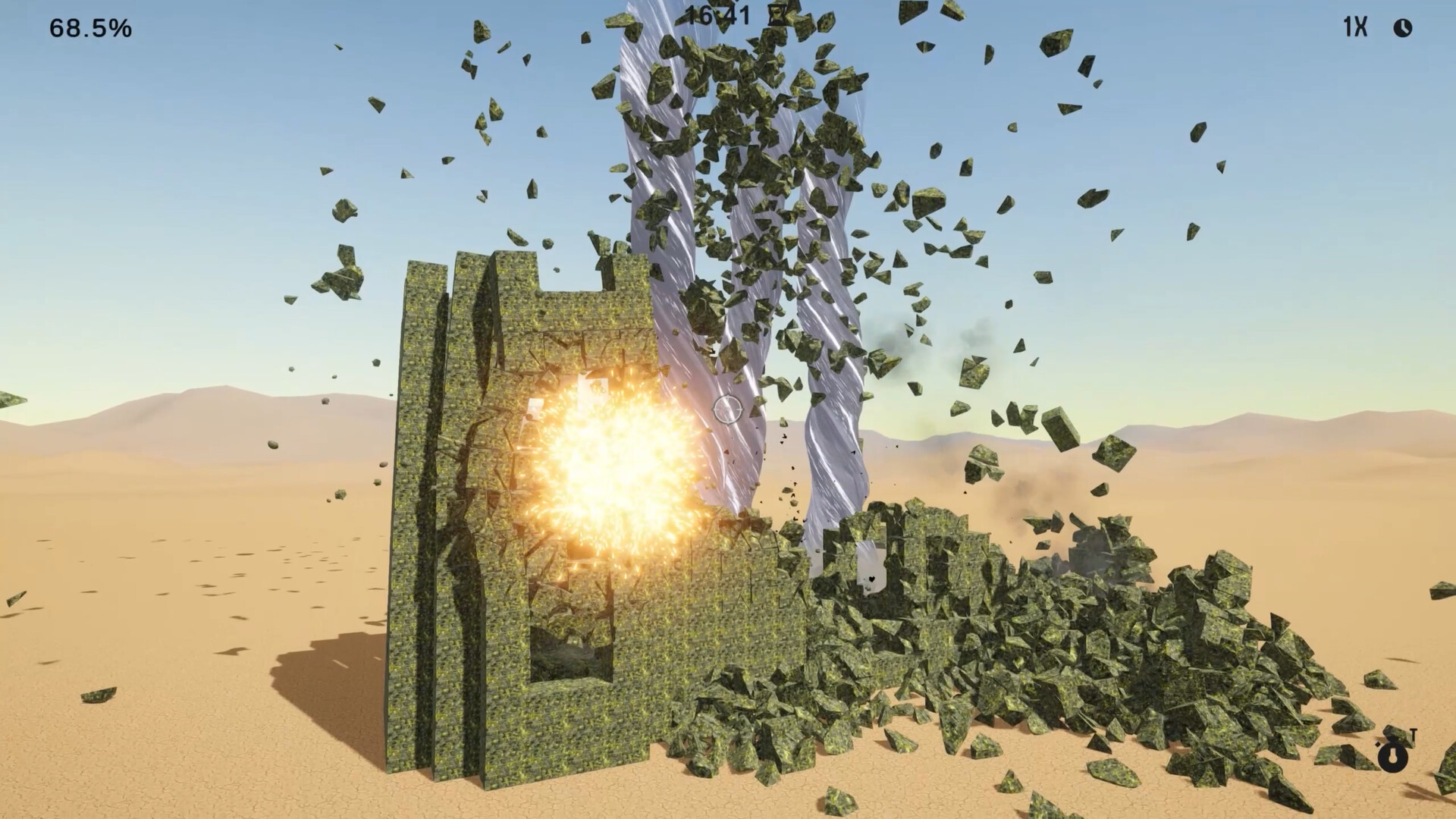Select the destruction percentage readout
The height and width of the screenshot is (819, 1456).
click(x=89, y=29)
